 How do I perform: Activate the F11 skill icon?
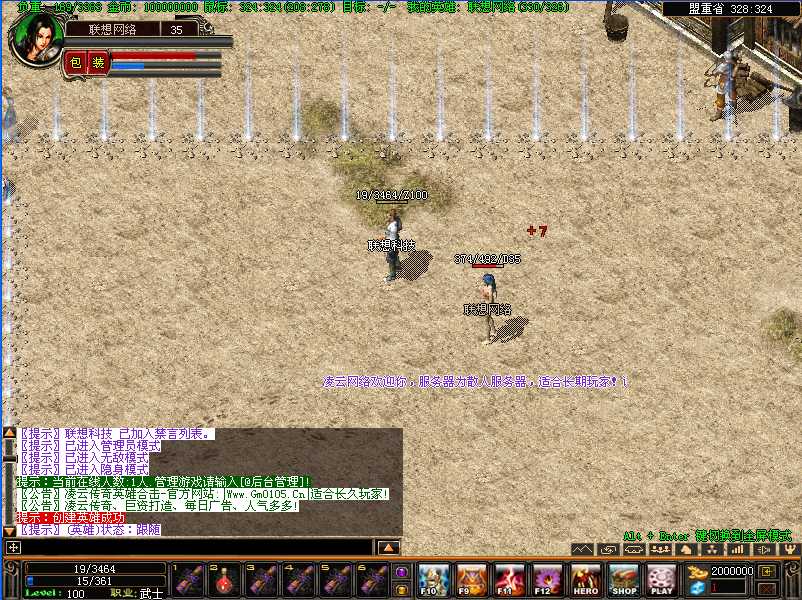click(509, 579)
